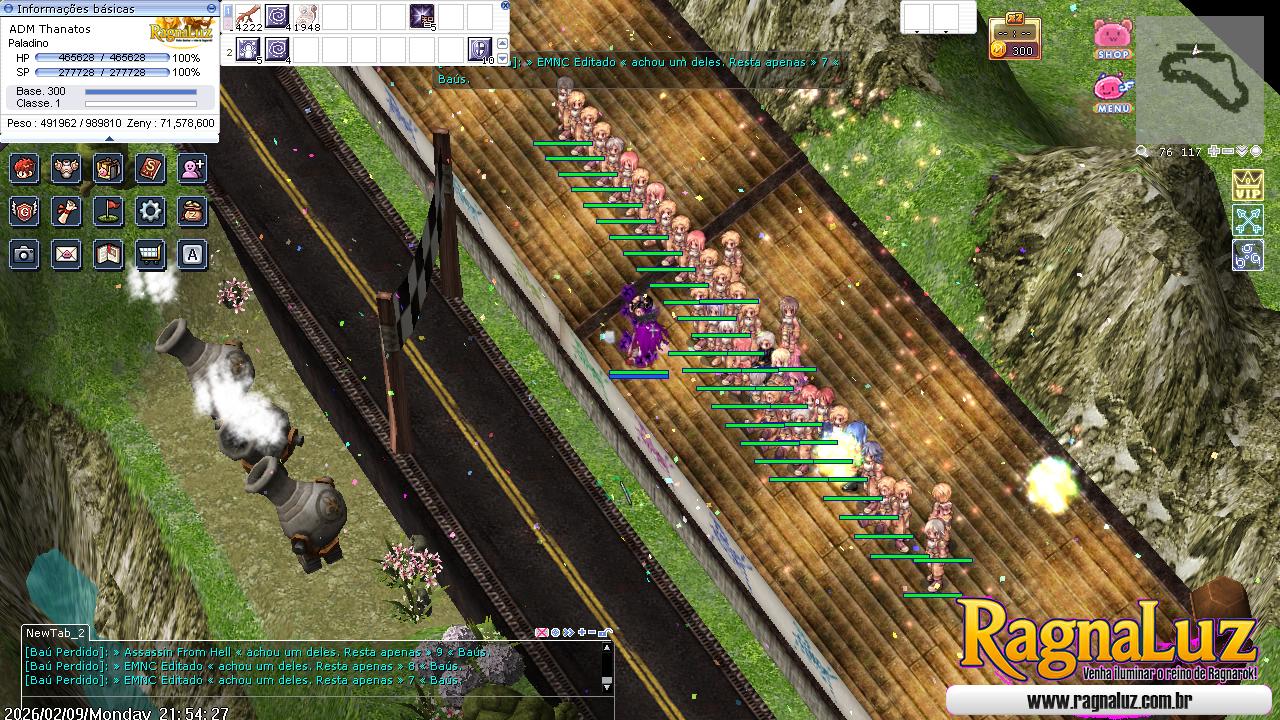Open the red-haired character face icon
The height and width of the screenshot is (720, 1280).
pyautogui.click(x=25, y=168)
